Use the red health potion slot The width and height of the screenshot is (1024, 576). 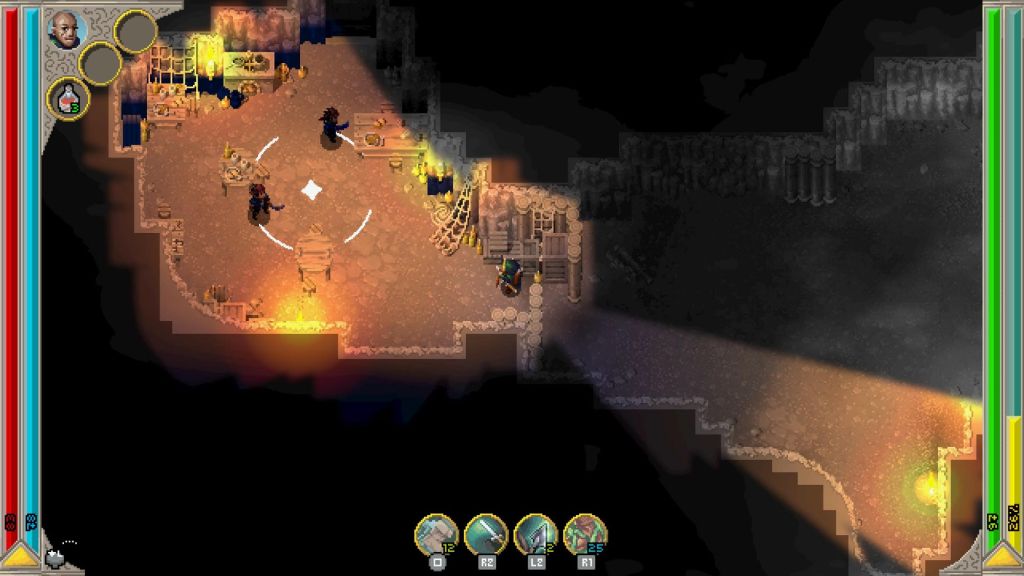68,98
